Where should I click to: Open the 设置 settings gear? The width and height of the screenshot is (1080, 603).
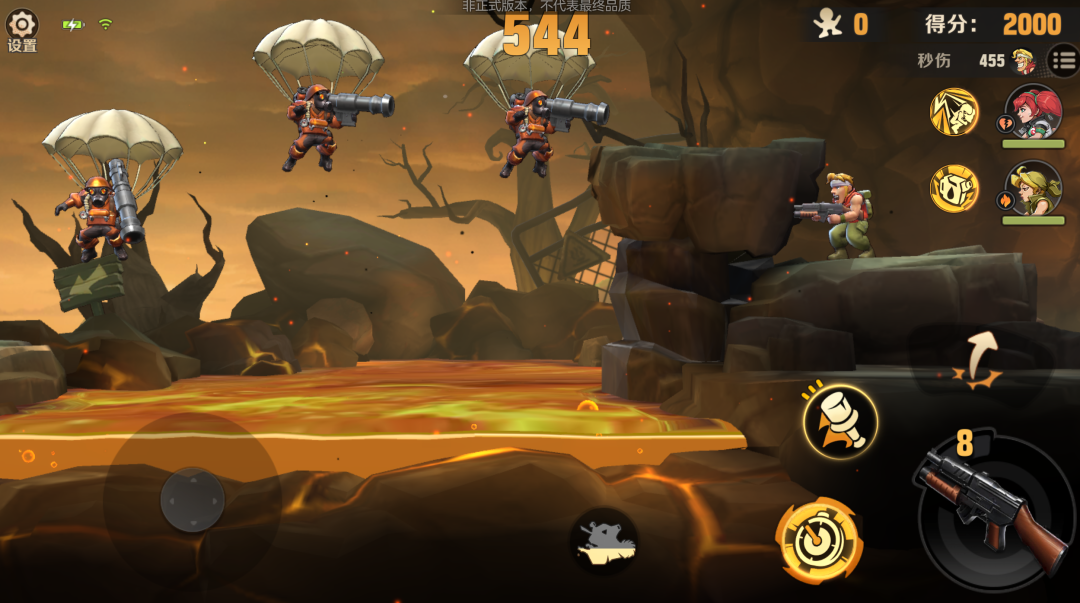[x=22, y=26]
